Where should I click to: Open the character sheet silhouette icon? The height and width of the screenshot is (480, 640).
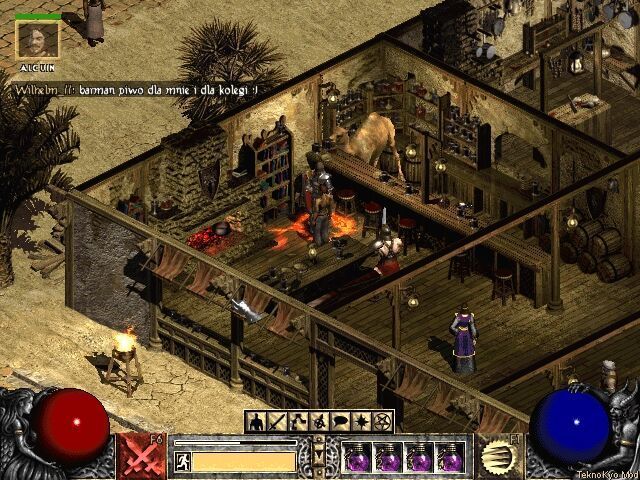(x=256, y=421)
